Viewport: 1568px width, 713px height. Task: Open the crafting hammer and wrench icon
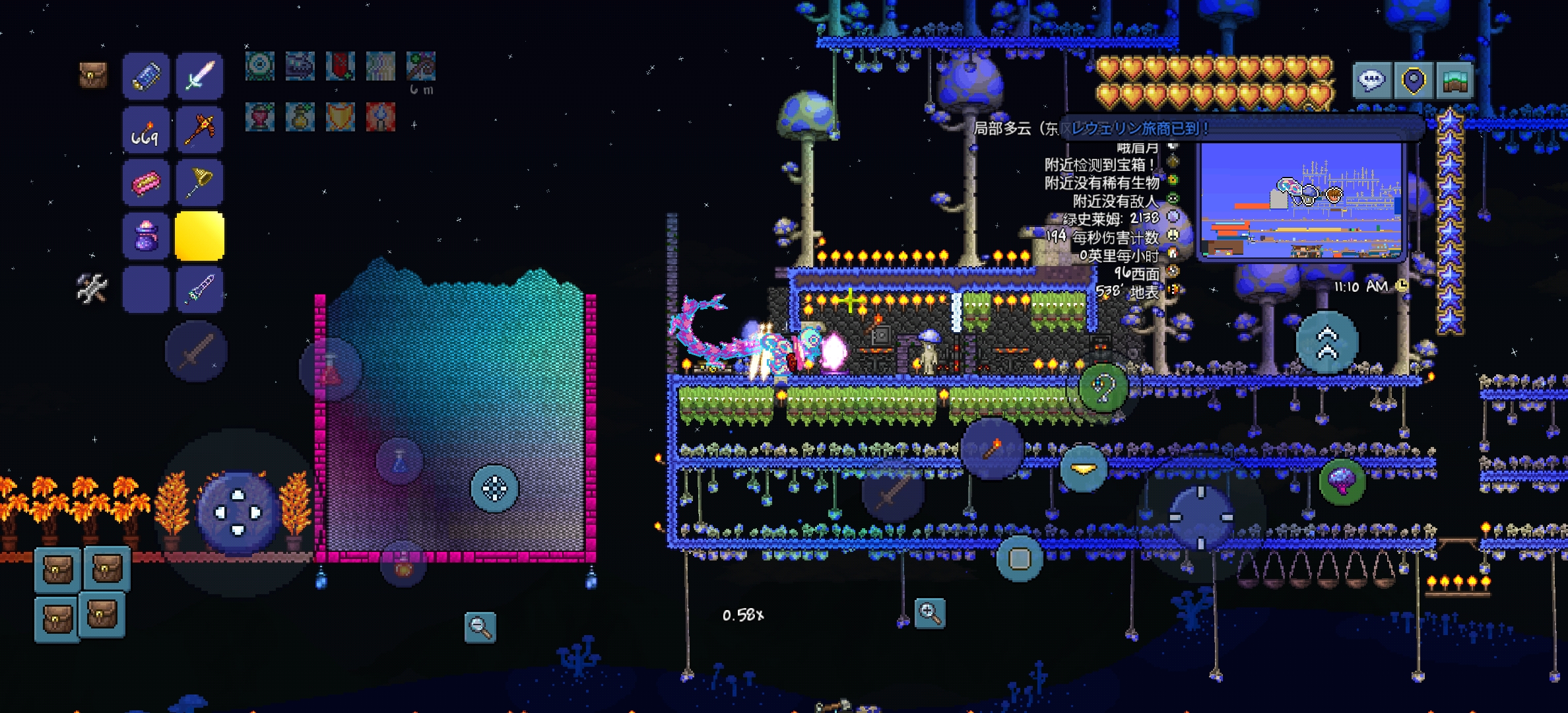92,289
